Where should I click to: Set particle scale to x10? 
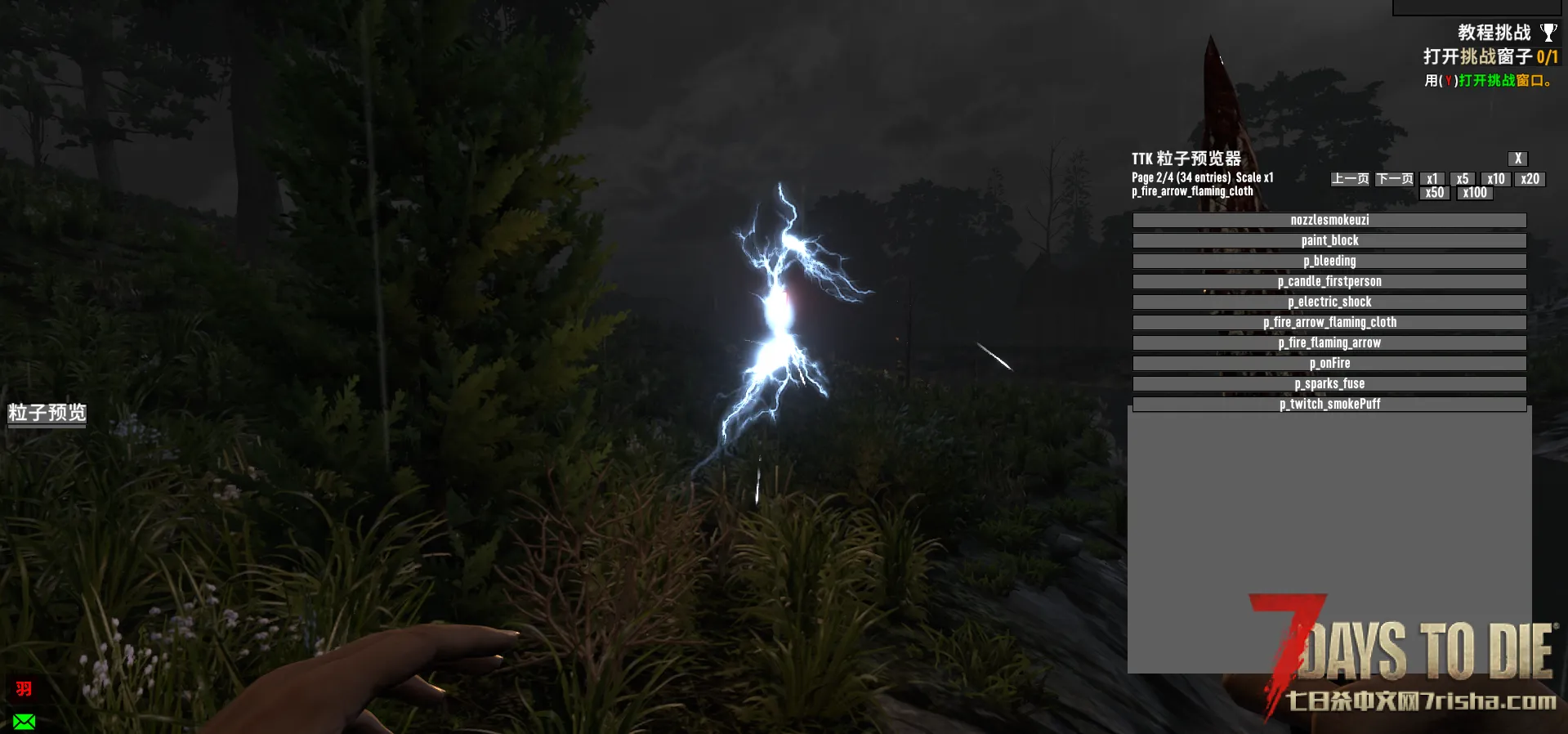tap(1495, 179)
